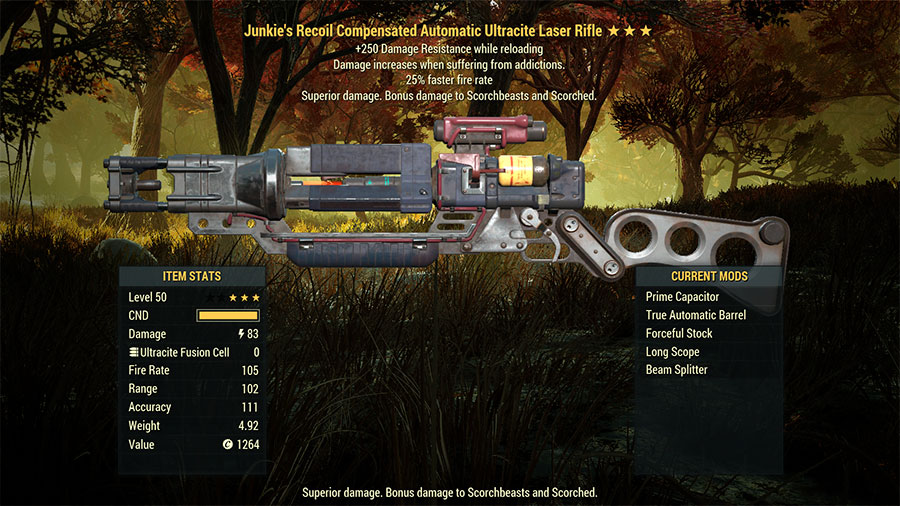Screen dimensions: 900x506
Task: Click the Forceful Stock mod row
Action: pos(679,334)
